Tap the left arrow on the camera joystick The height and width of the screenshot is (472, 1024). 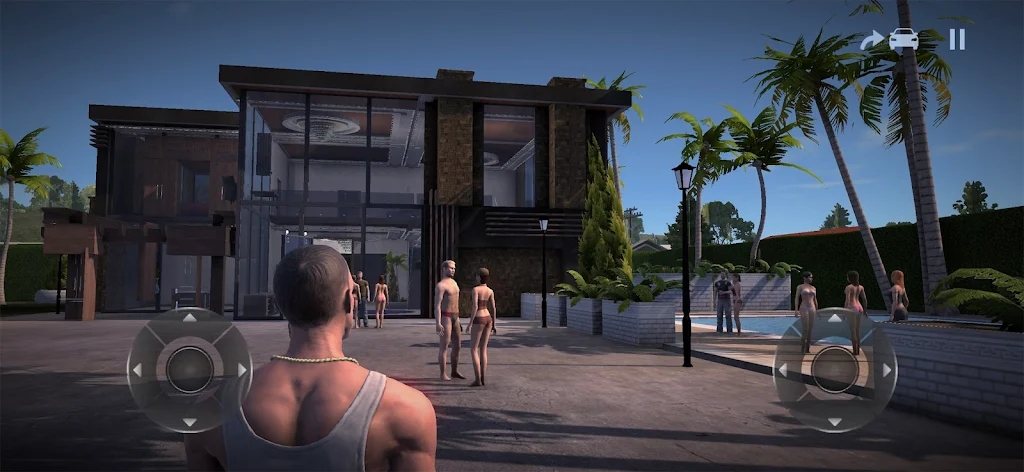tap(784, 370)
